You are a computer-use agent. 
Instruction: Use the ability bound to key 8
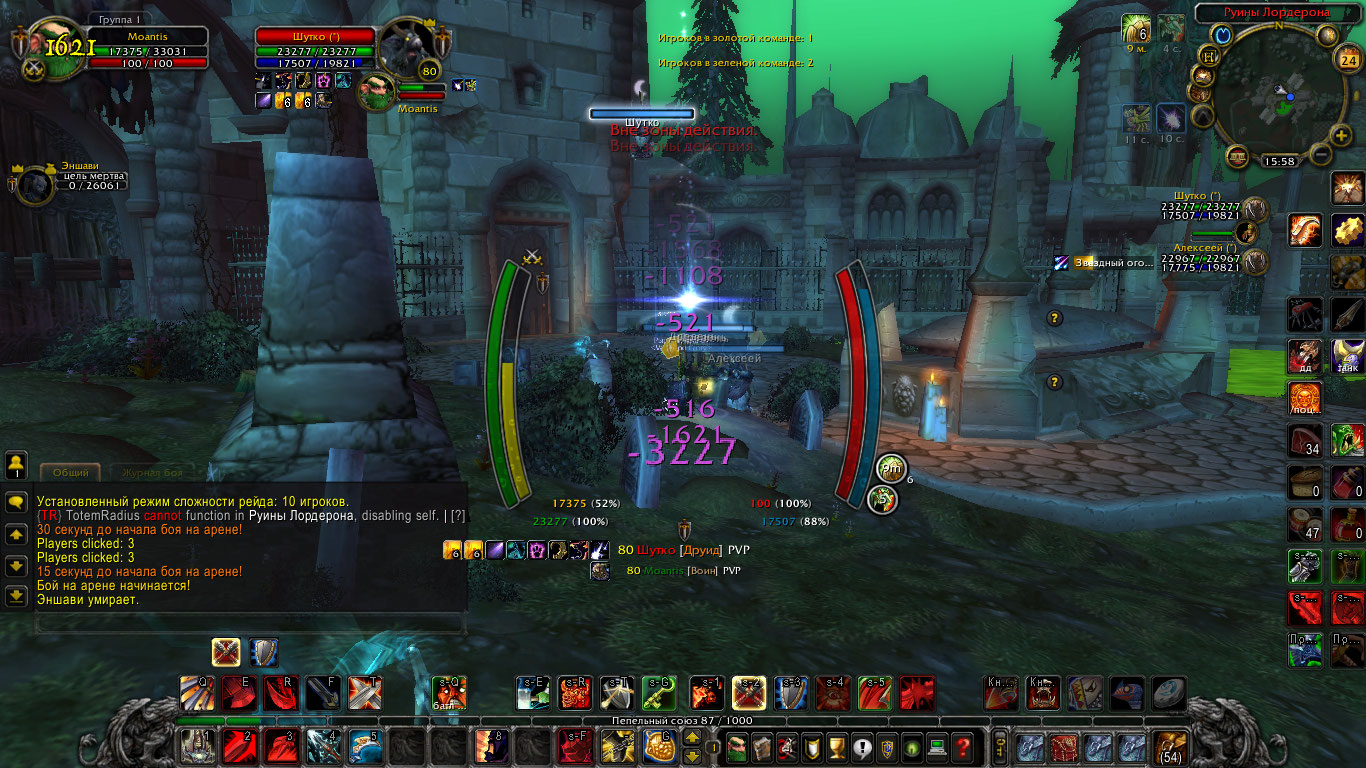(491, 746)
